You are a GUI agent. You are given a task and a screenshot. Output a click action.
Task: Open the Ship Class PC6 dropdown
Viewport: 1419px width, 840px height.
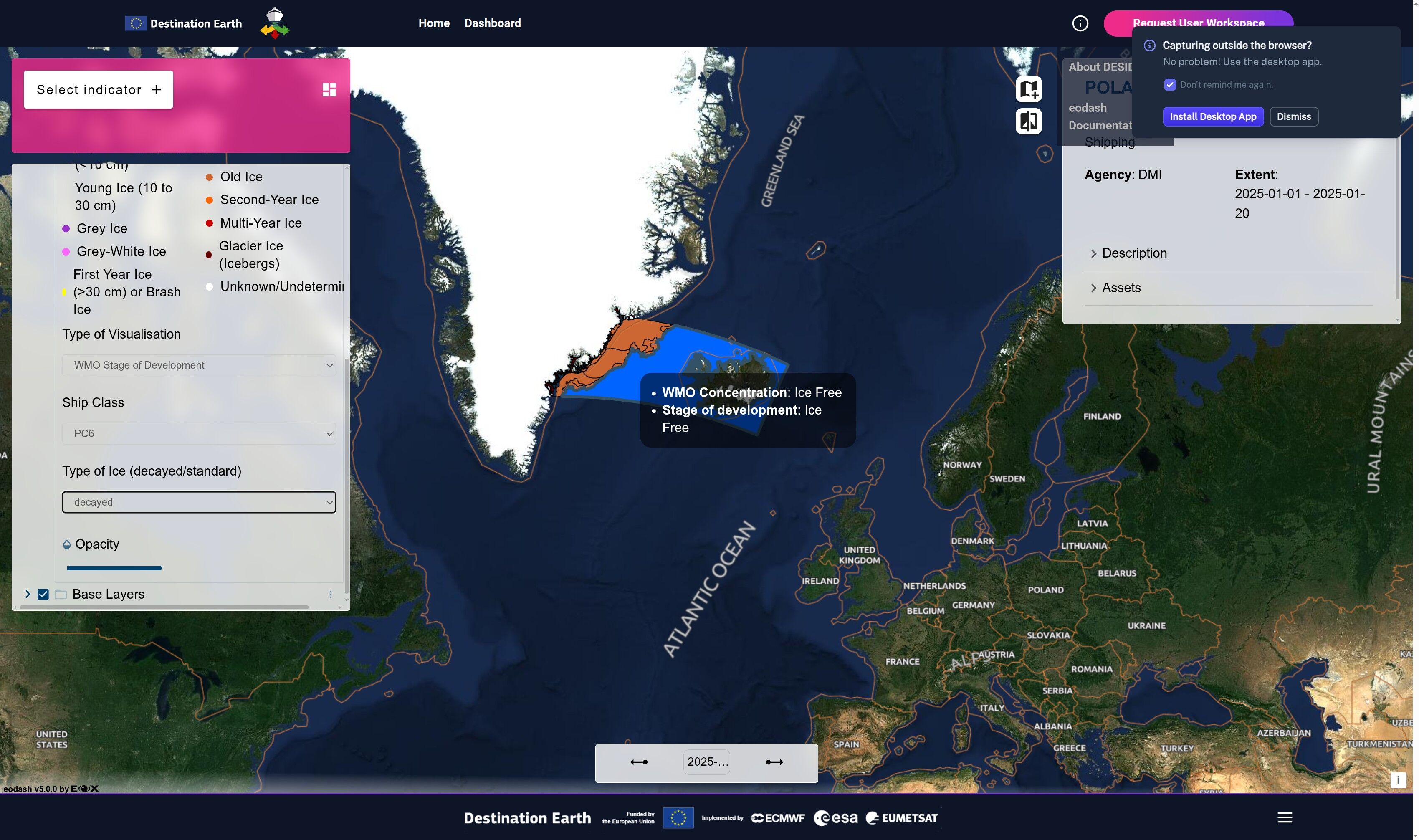pos(199,434)
